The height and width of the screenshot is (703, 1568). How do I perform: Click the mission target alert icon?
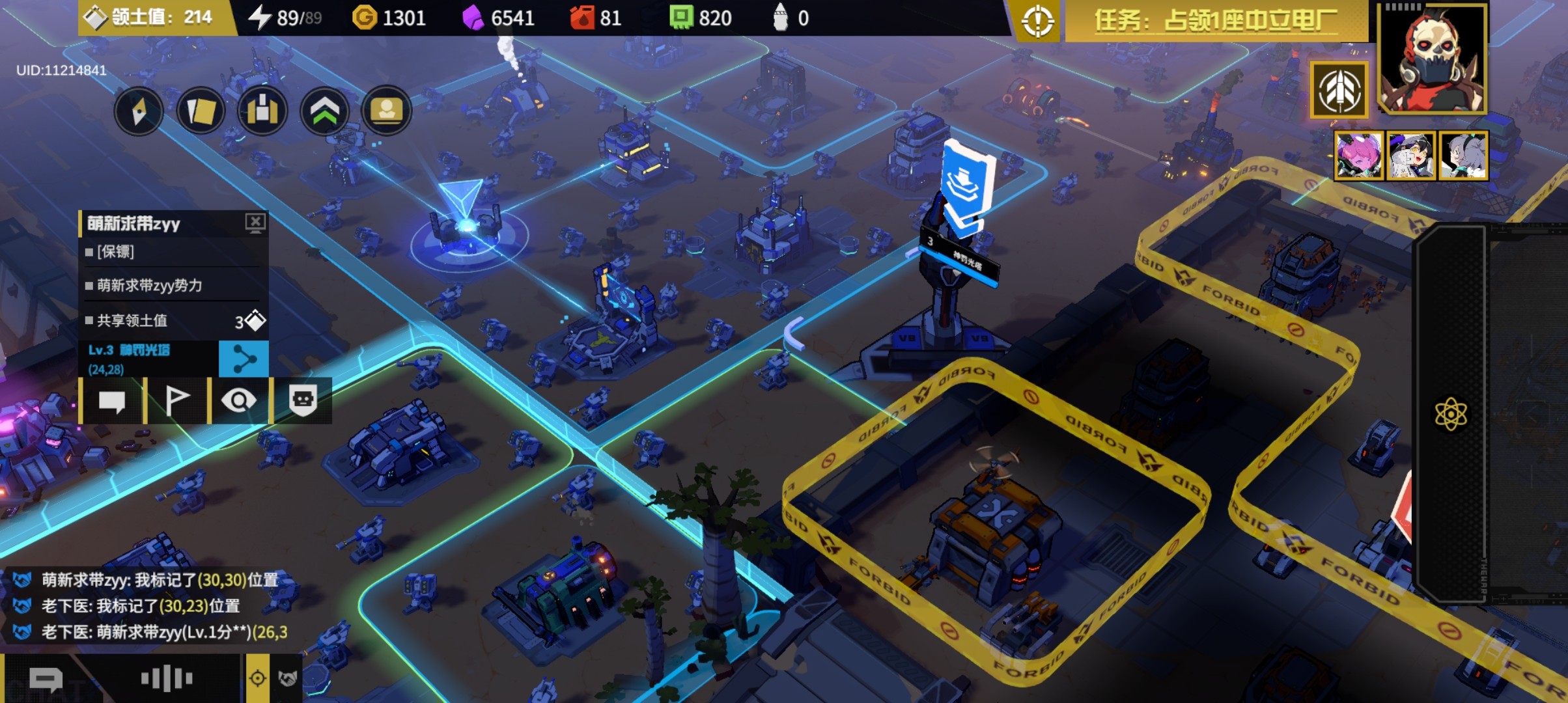click(x=1037, y=21)
